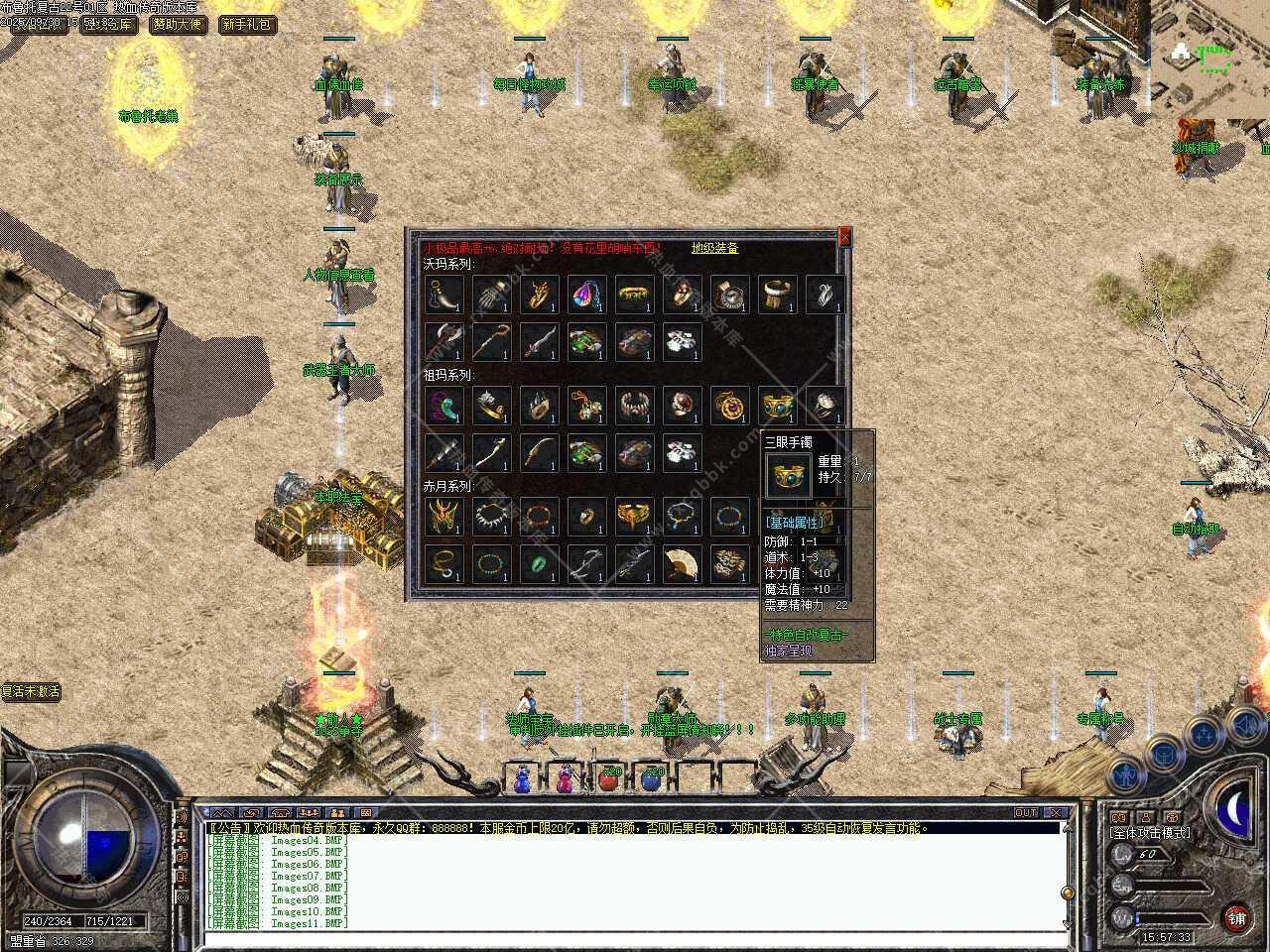This screenshot has width=1270, height=952.
Task: Use the red potion in the belt
Action: tap(607, 779)
